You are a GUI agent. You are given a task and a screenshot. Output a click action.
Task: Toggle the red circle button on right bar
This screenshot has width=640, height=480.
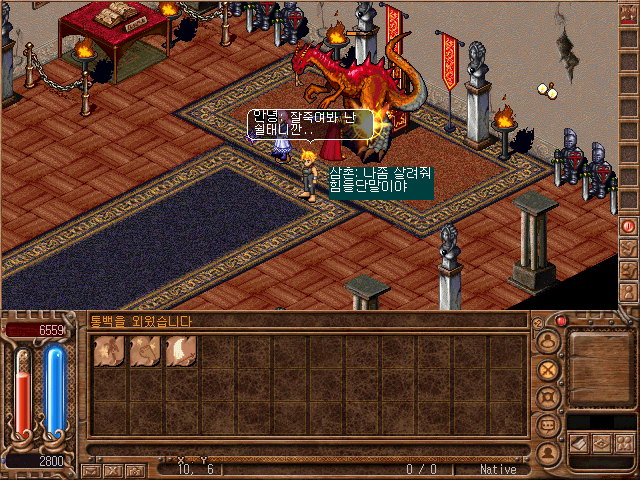coord(629,227)
